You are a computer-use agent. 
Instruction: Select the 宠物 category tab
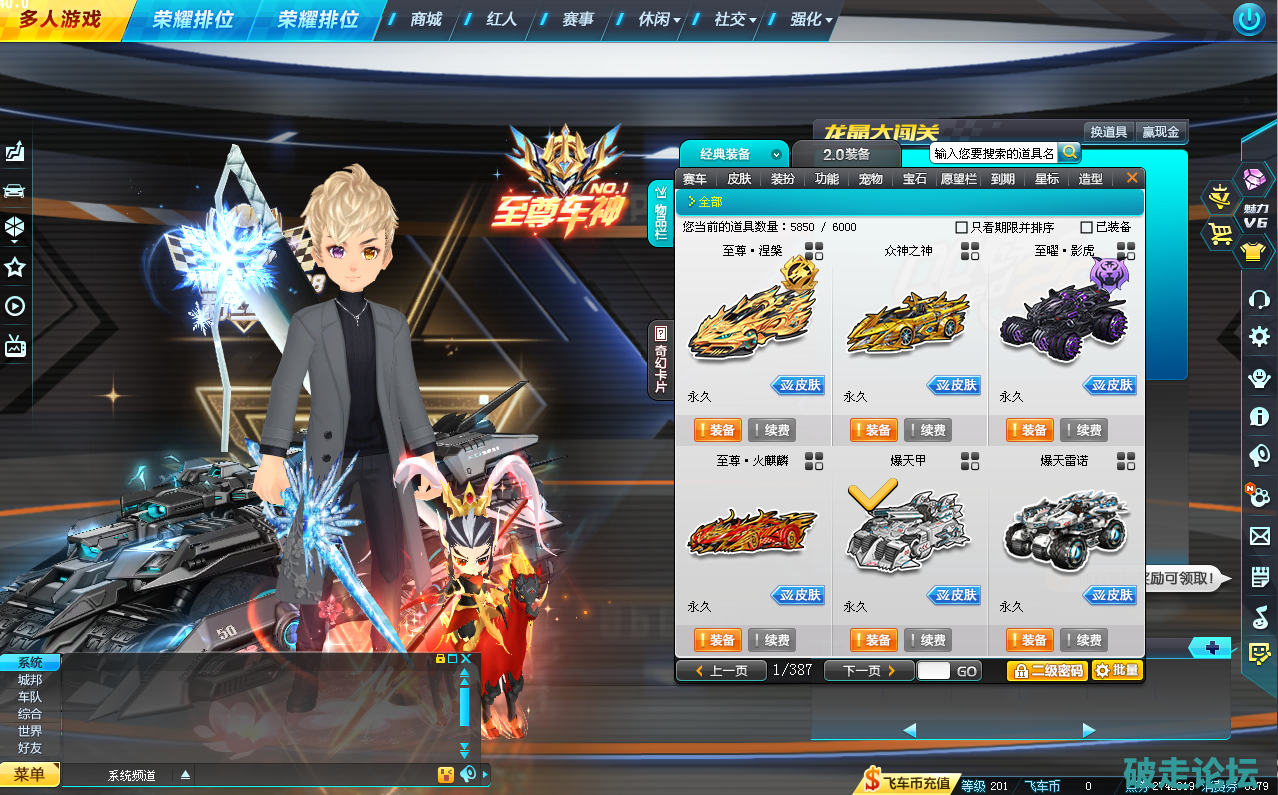870,179
